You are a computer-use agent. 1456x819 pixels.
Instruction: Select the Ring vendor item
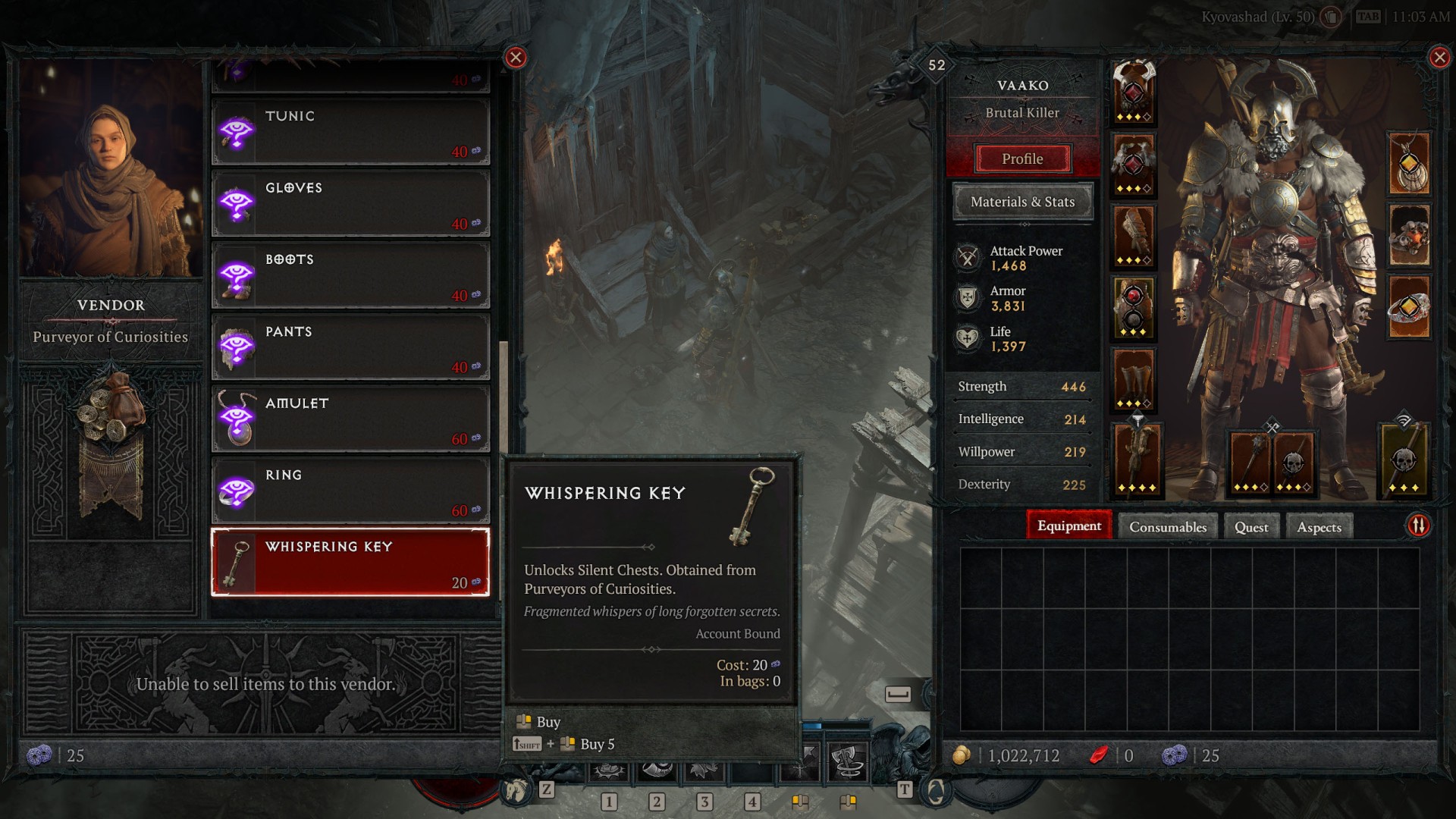click(350, 491)
